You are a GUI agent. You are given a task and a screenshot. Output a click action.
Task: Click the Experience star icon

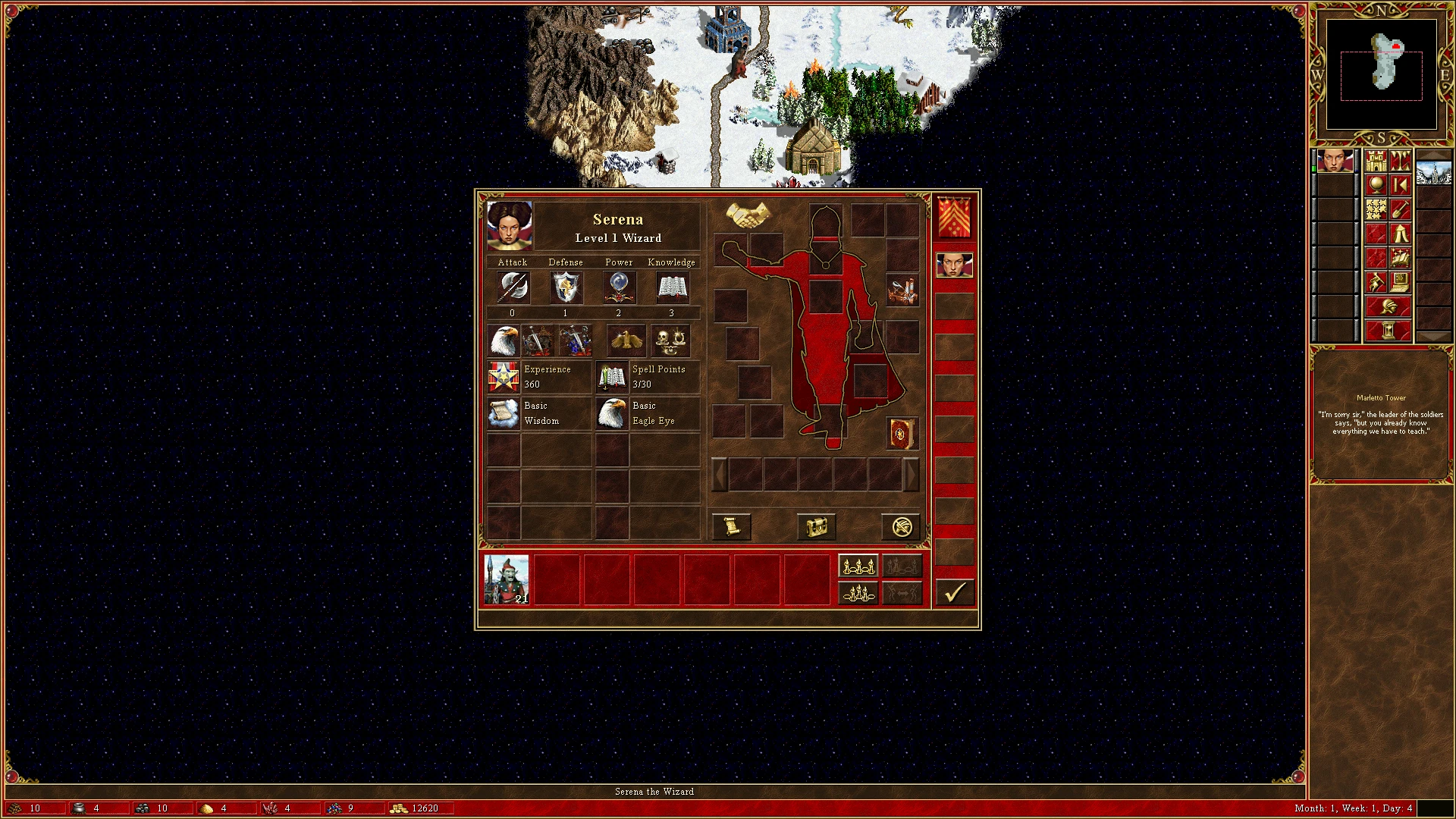tap(504, 377)
